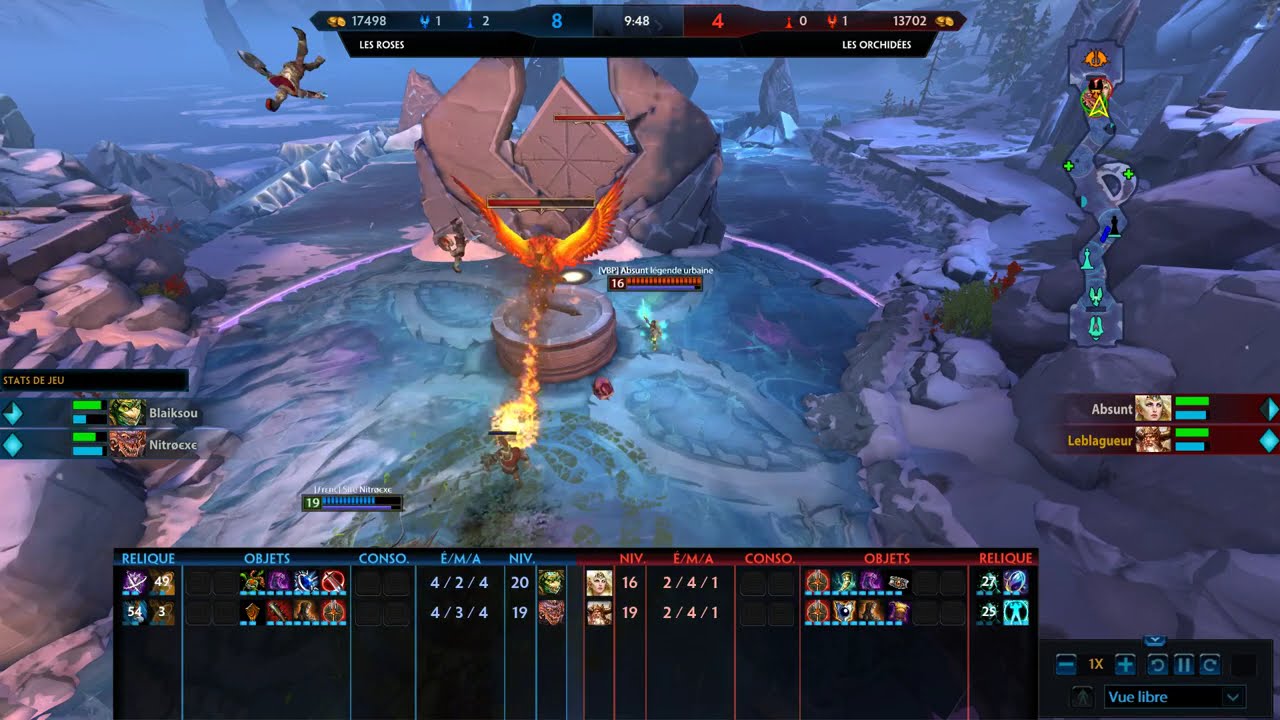This screenshot has height=720, width=1280.
Task: Click the level 16 blonde goddess portrait in scoreboard
Action: coord(599,583)
